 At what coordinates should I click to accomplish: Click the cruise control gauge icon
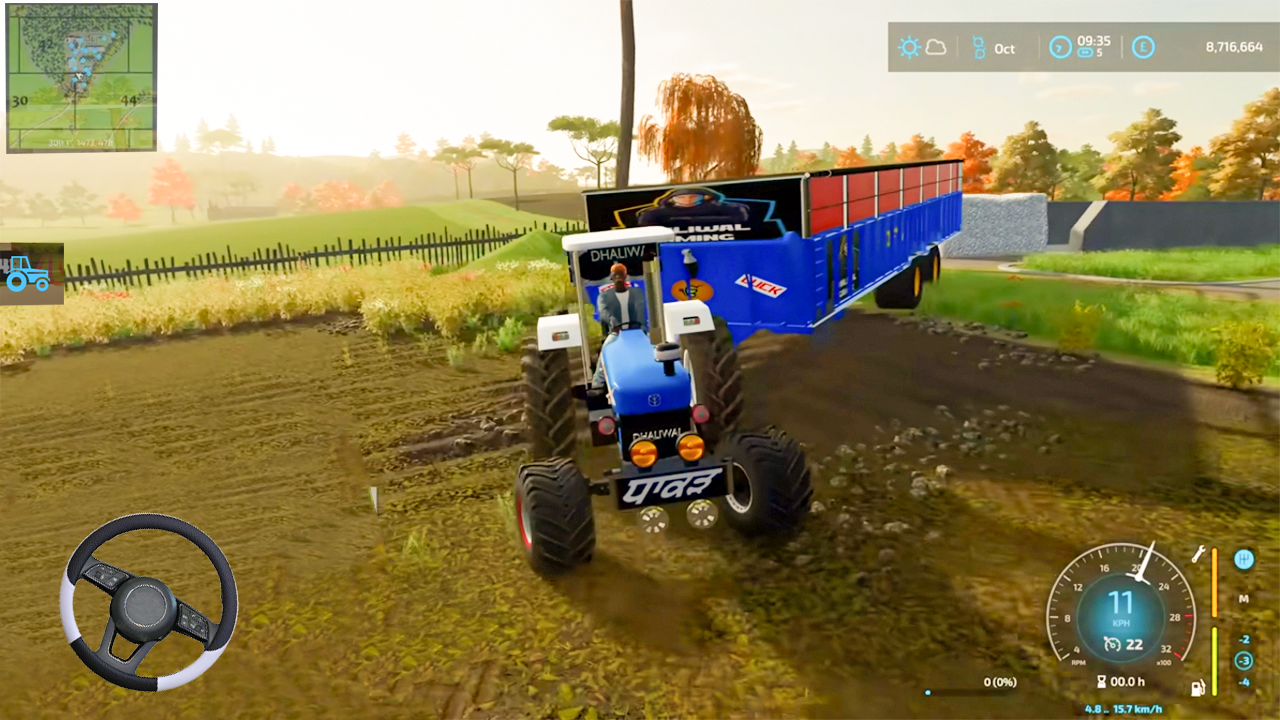coord(1112,643)
